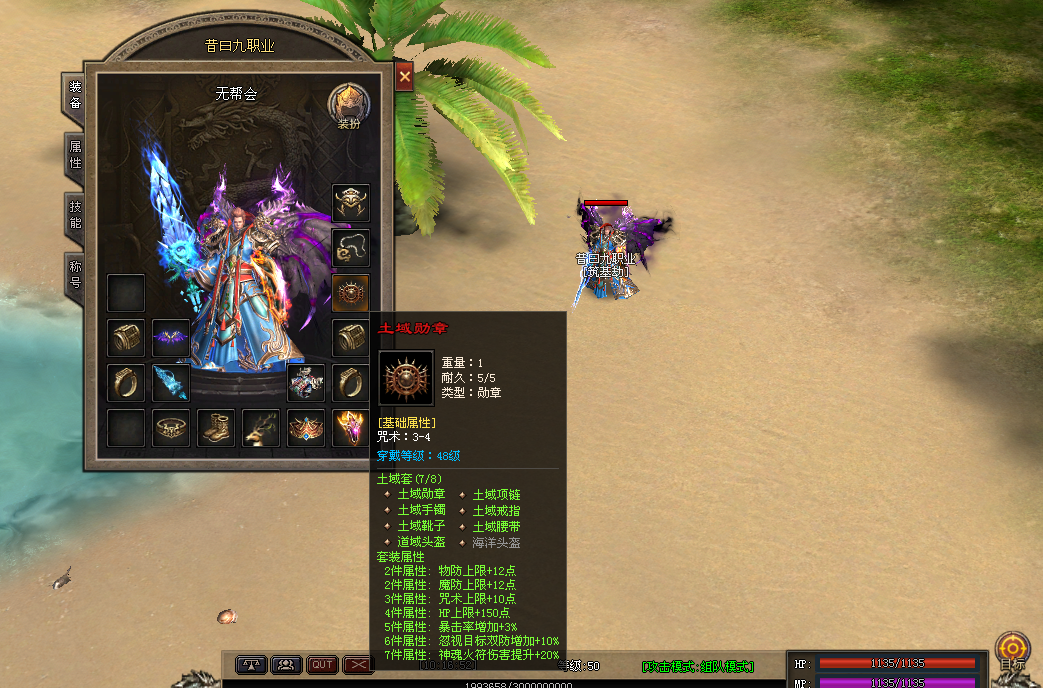Select the purple wings equipment slot
Viewport: 1043px width, 688px height.
coord(171,338)
